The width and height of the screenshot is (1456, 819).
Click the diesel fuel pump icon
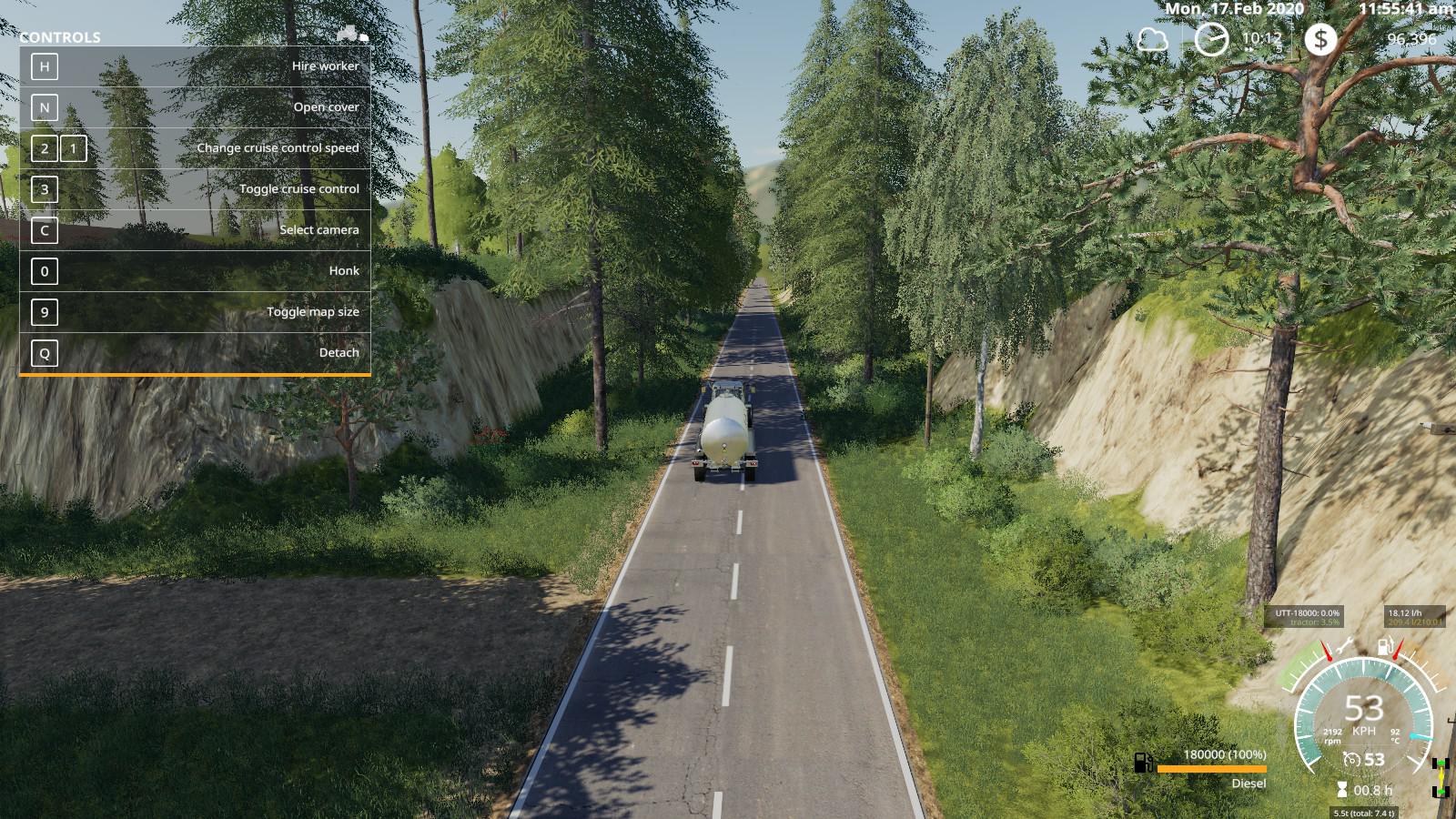pos(1144,763)
